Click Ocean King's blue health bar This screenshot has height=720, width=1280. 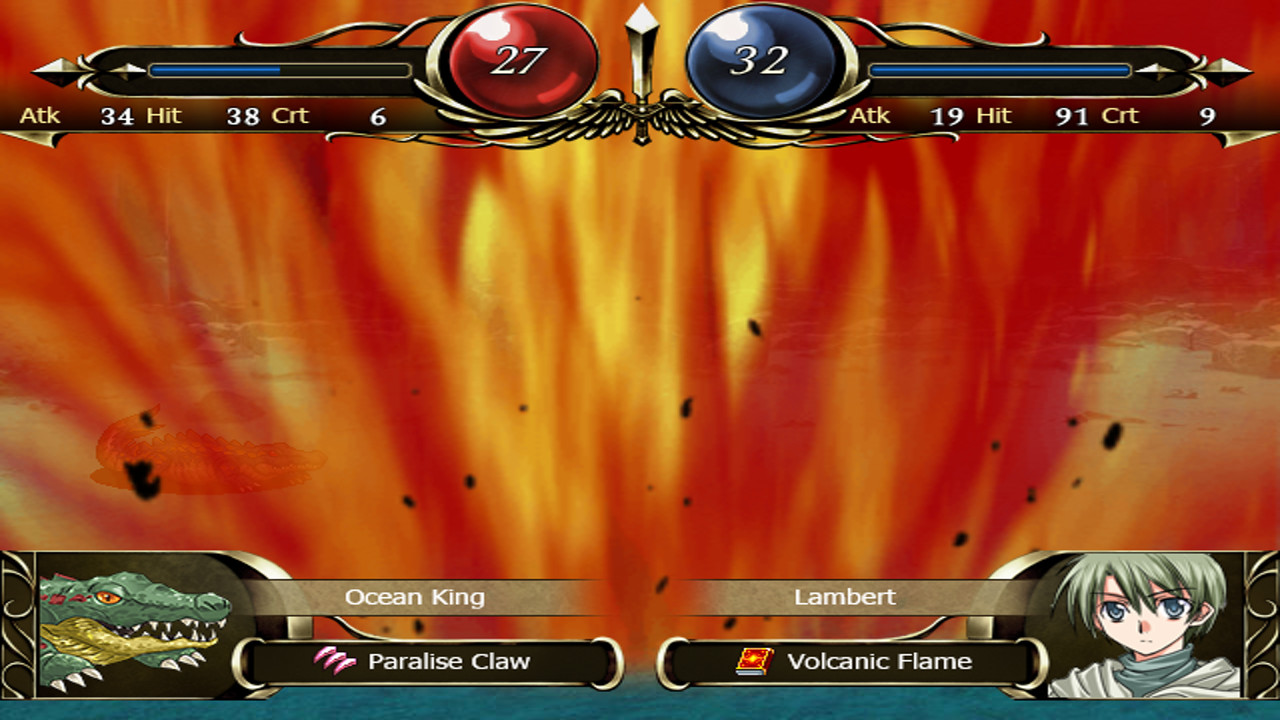click(215, 69)
